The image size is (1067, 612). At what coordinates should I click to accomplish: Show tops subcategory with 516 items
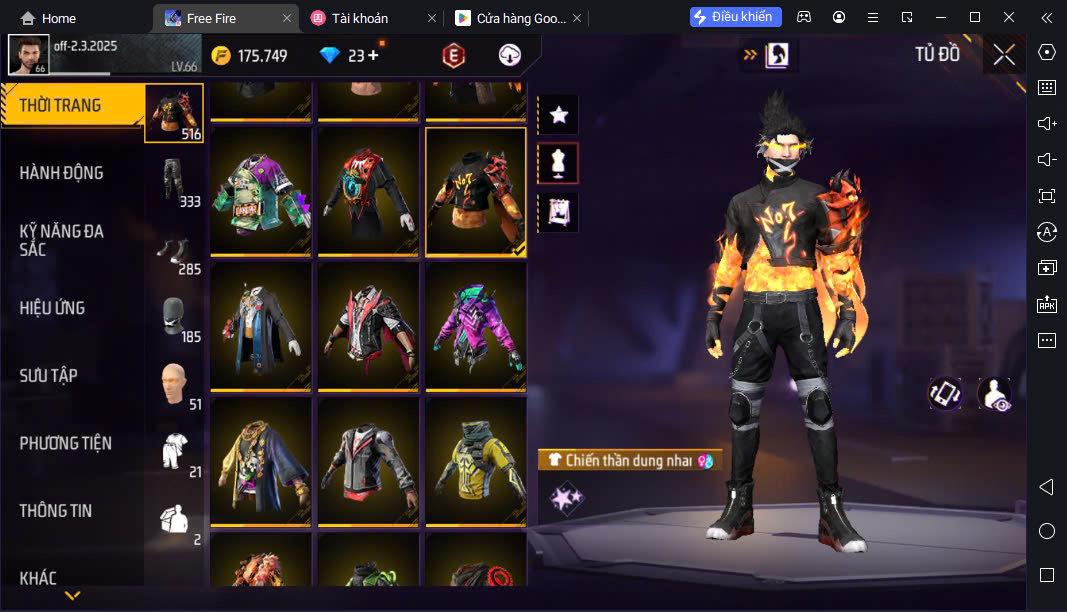tap(174, 113)
